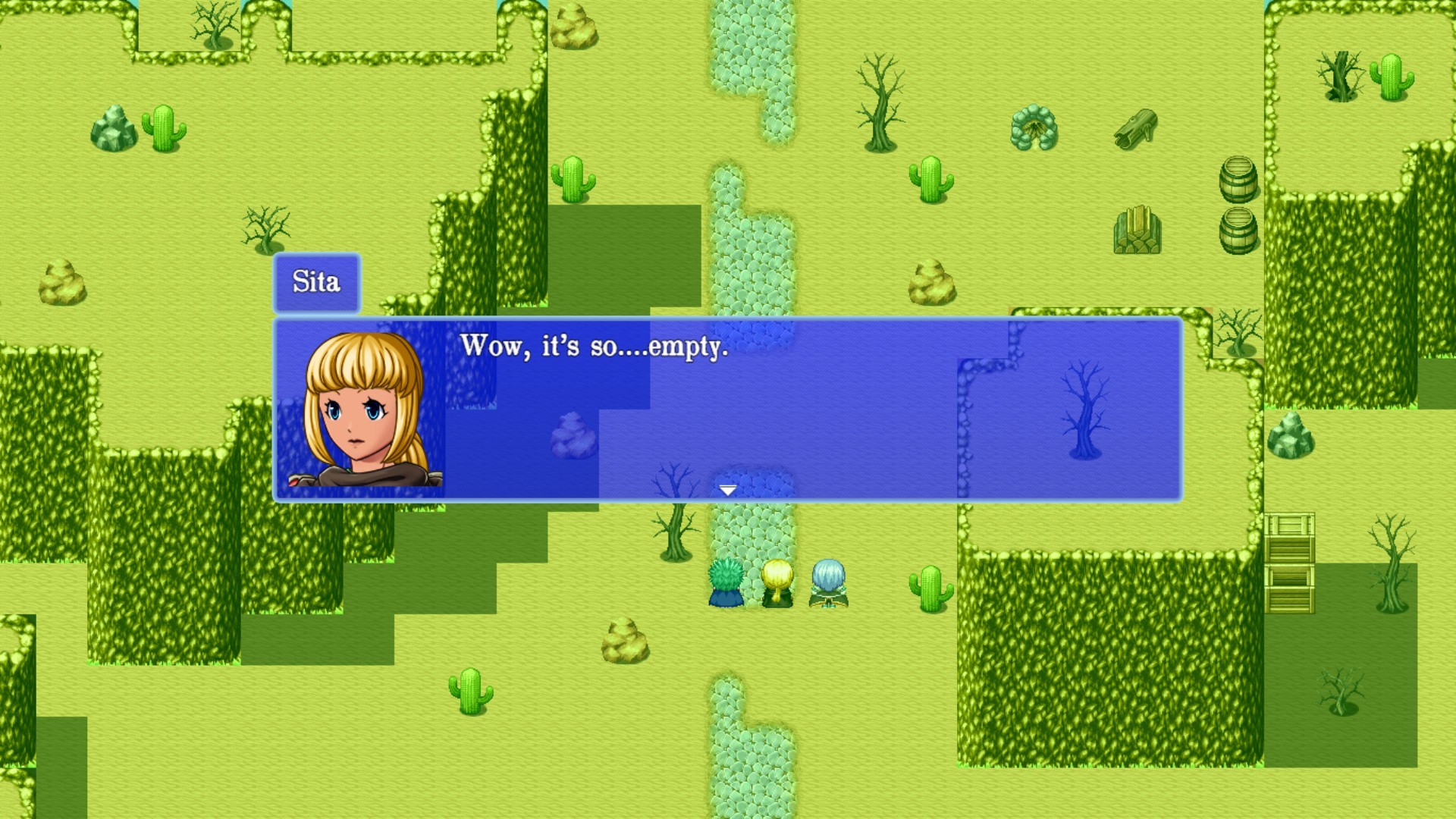This screenshot has height=819, width=1456.
Task: Advance the dialogue text 'Wow, it's so....empty.'
Action: (594, 349)
